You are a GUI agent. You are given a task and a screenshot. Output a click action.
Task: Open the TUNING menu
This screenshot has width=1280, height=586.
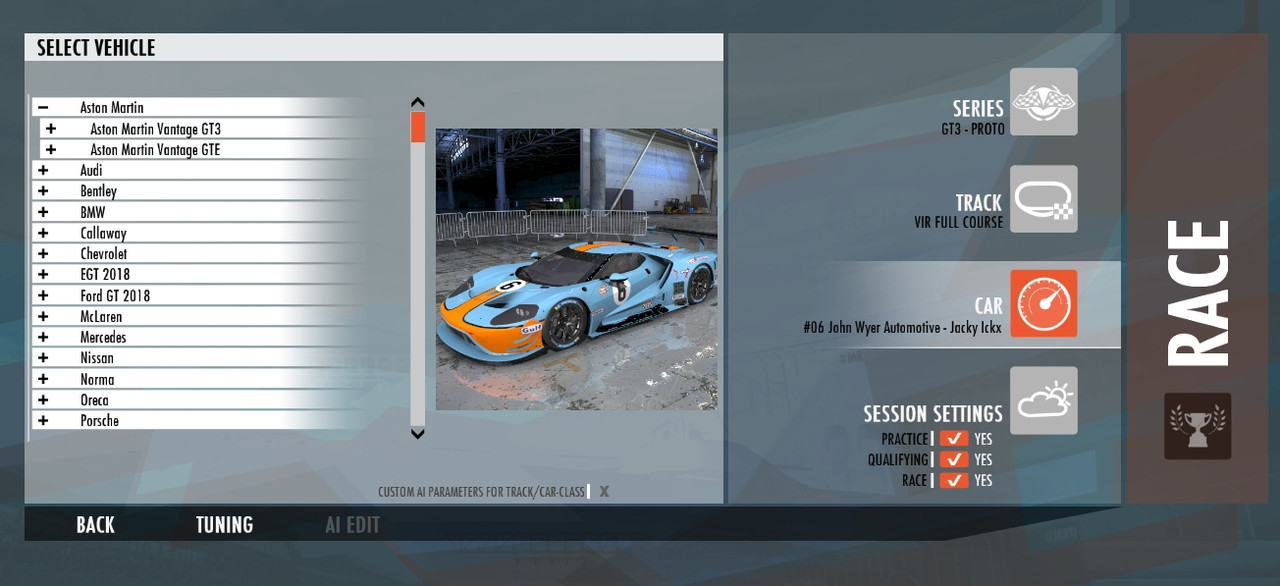click(224, 525)
